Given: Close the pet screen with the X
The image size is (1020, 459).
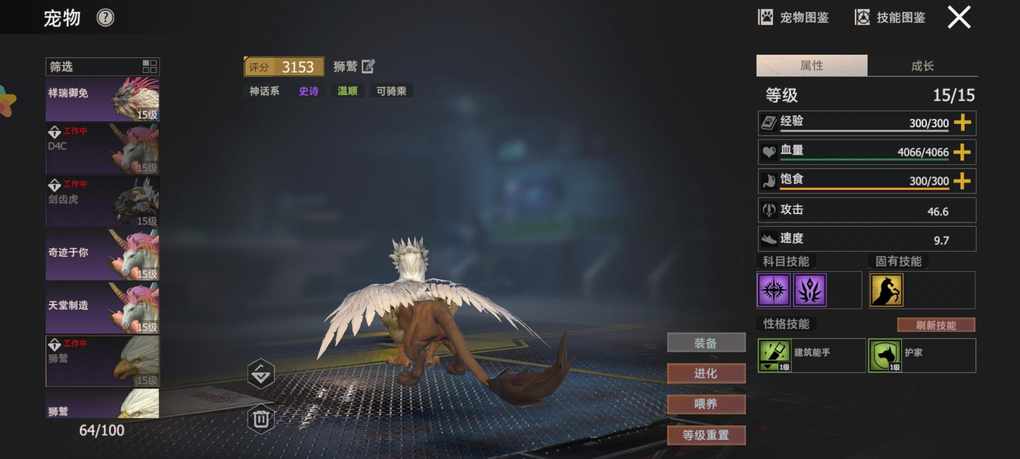Looking at the screenshot, I should (x=959, y=17).
